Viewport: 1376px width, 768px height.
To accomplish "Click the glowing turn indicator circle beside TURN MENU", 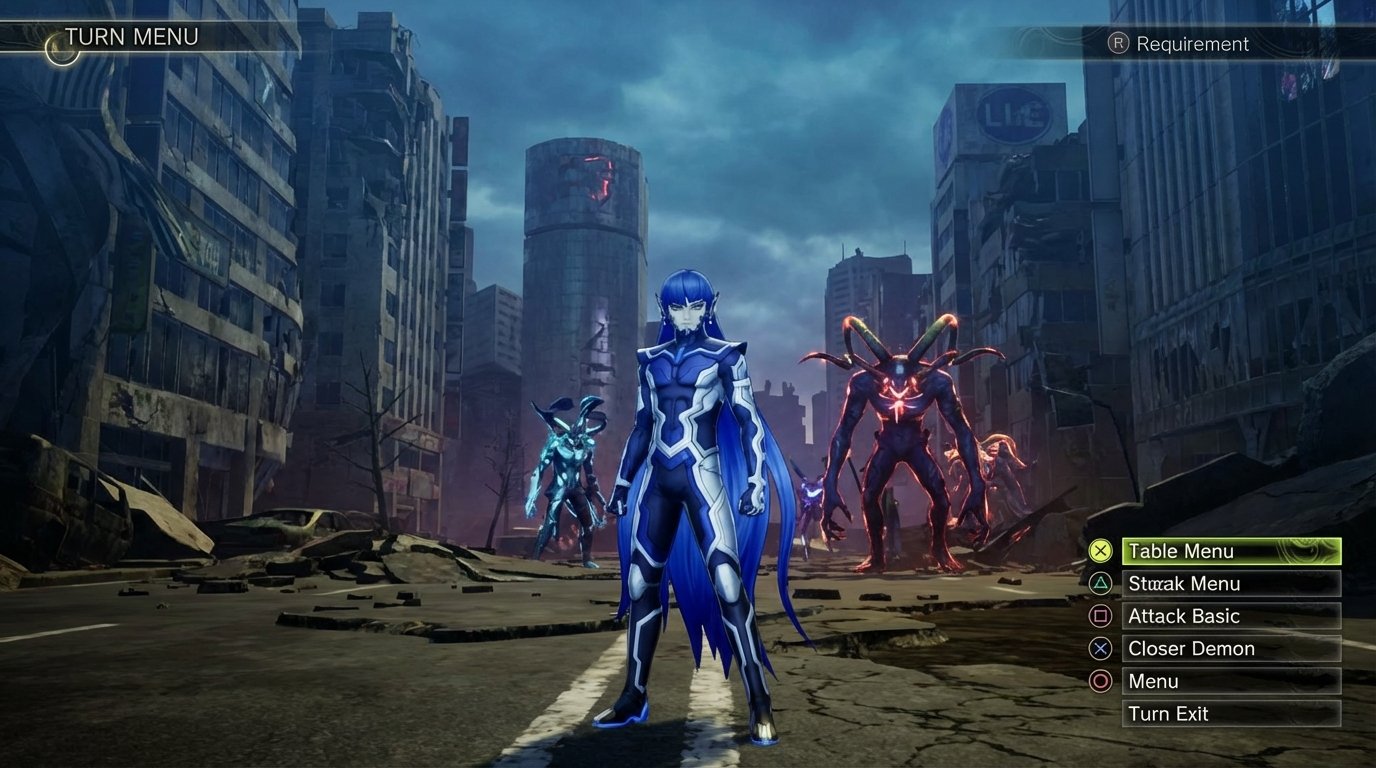I will [62, 47].
